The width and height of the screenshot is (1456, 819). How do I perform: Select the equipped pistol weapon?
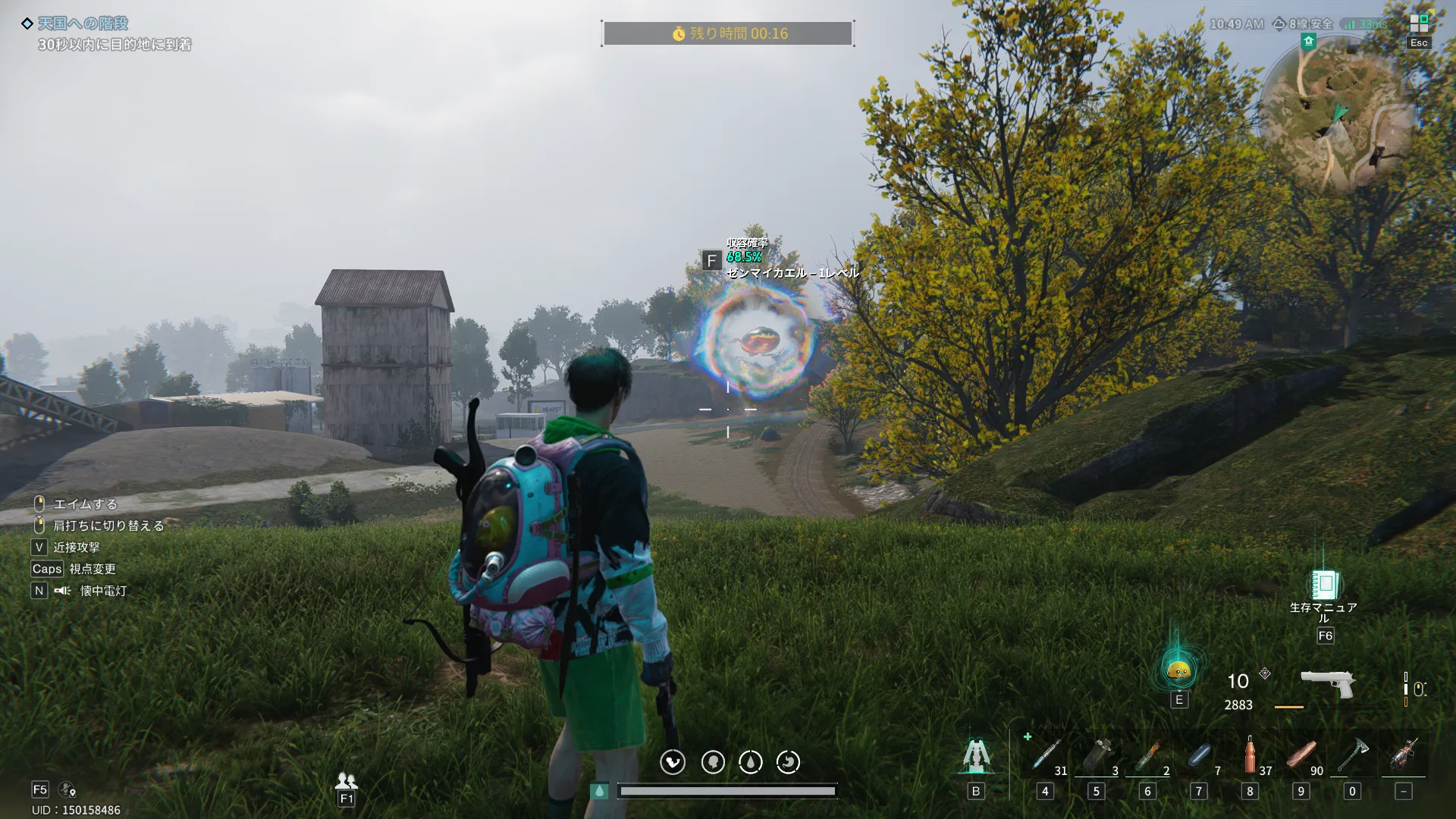click(x=1327, y=682)
